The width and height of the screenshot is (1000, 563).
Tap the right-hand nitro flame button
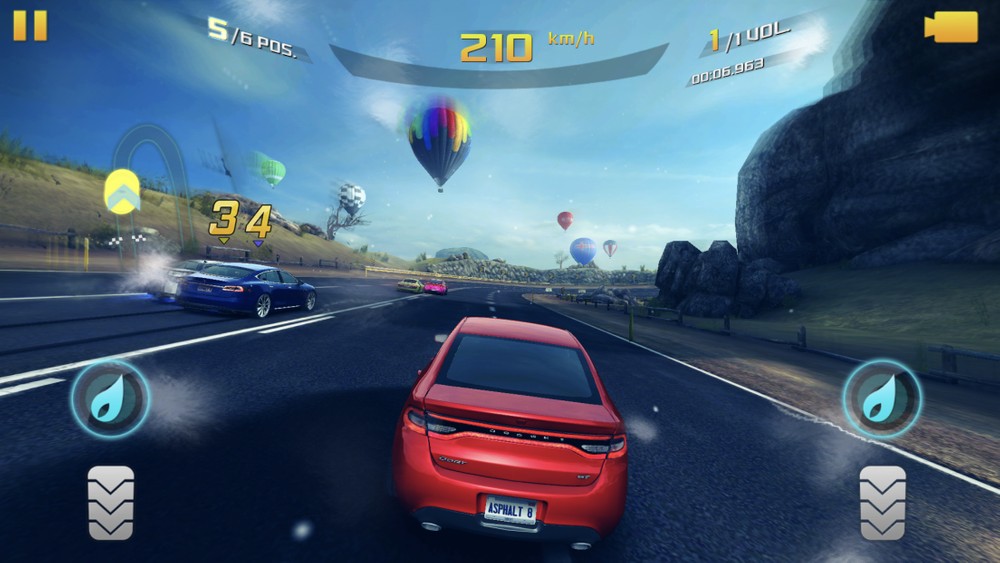(x=882, y=398)
